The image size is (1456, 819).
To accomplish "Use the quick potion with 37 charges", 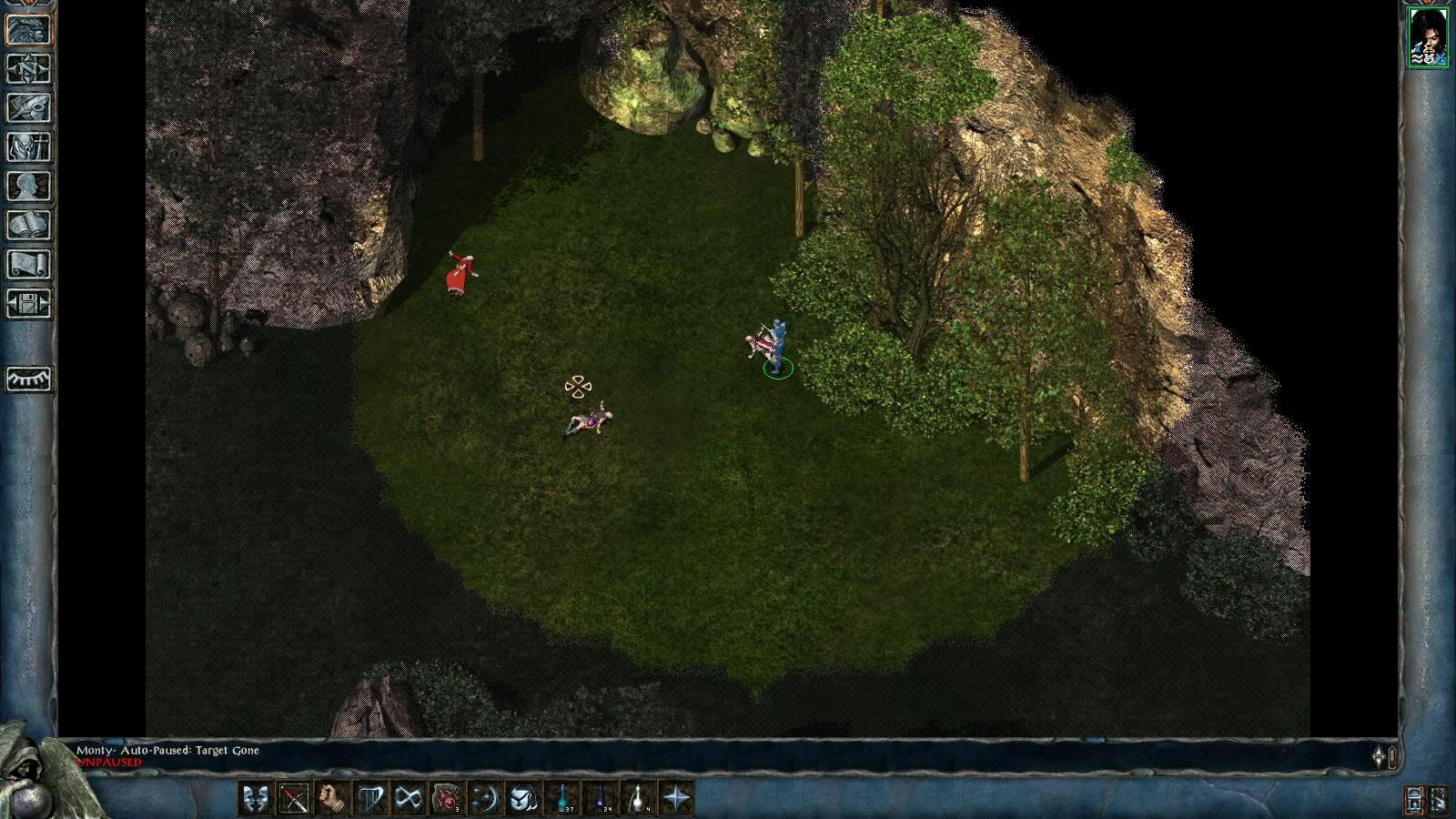I will (x=563, y=798).
